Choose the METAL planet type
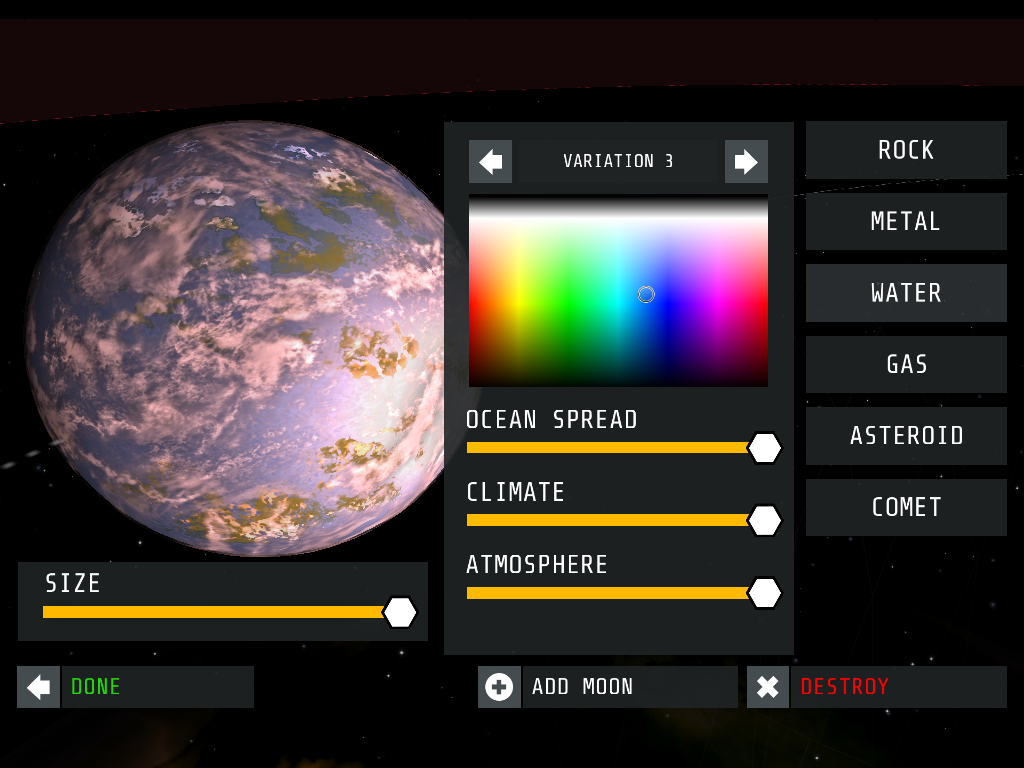1024x768 pixels. pos(906,221)
